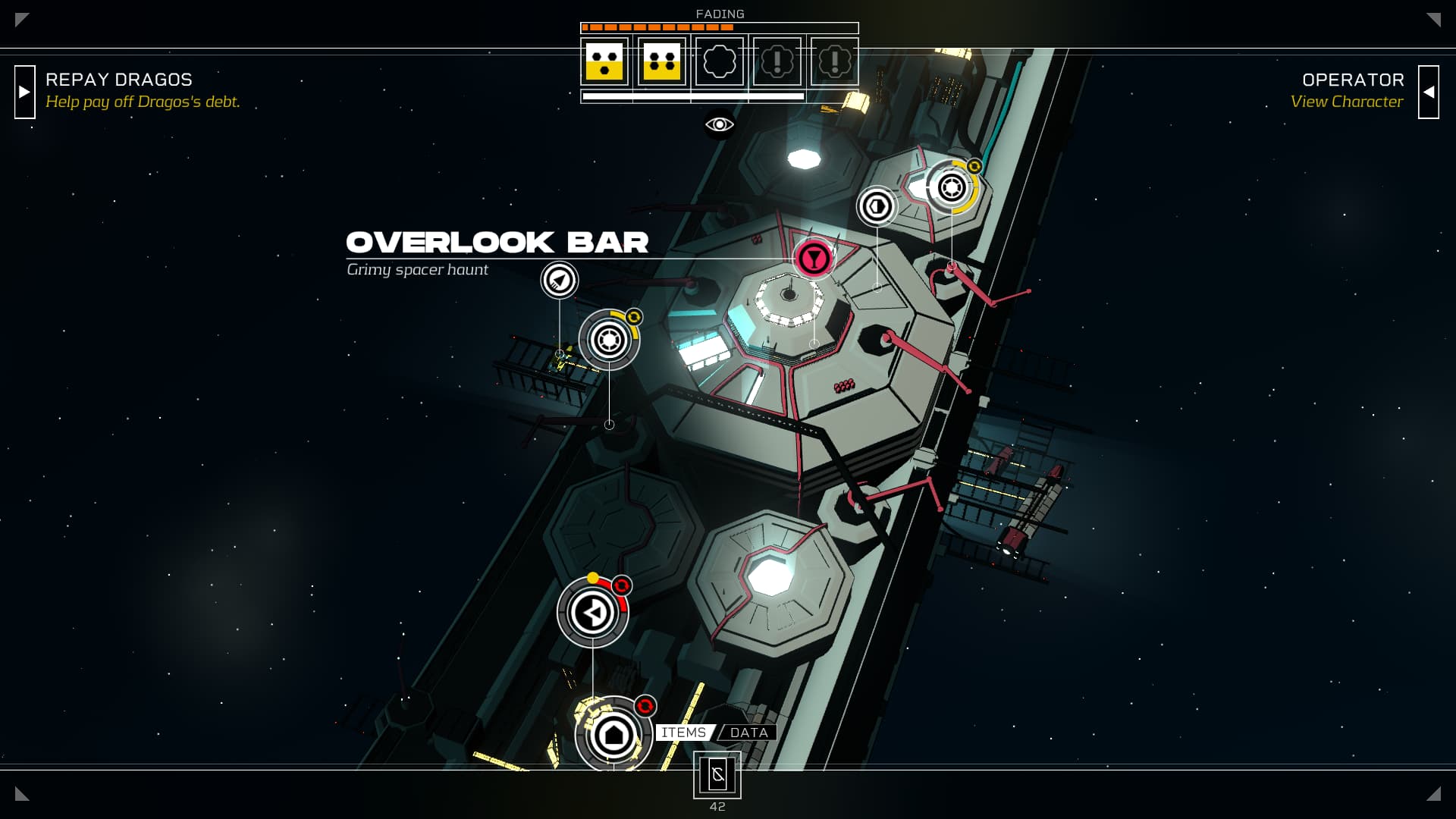Screen dimensions: 1456x819
Task: Switch to the Data tab
Action: tap(749, 733)
